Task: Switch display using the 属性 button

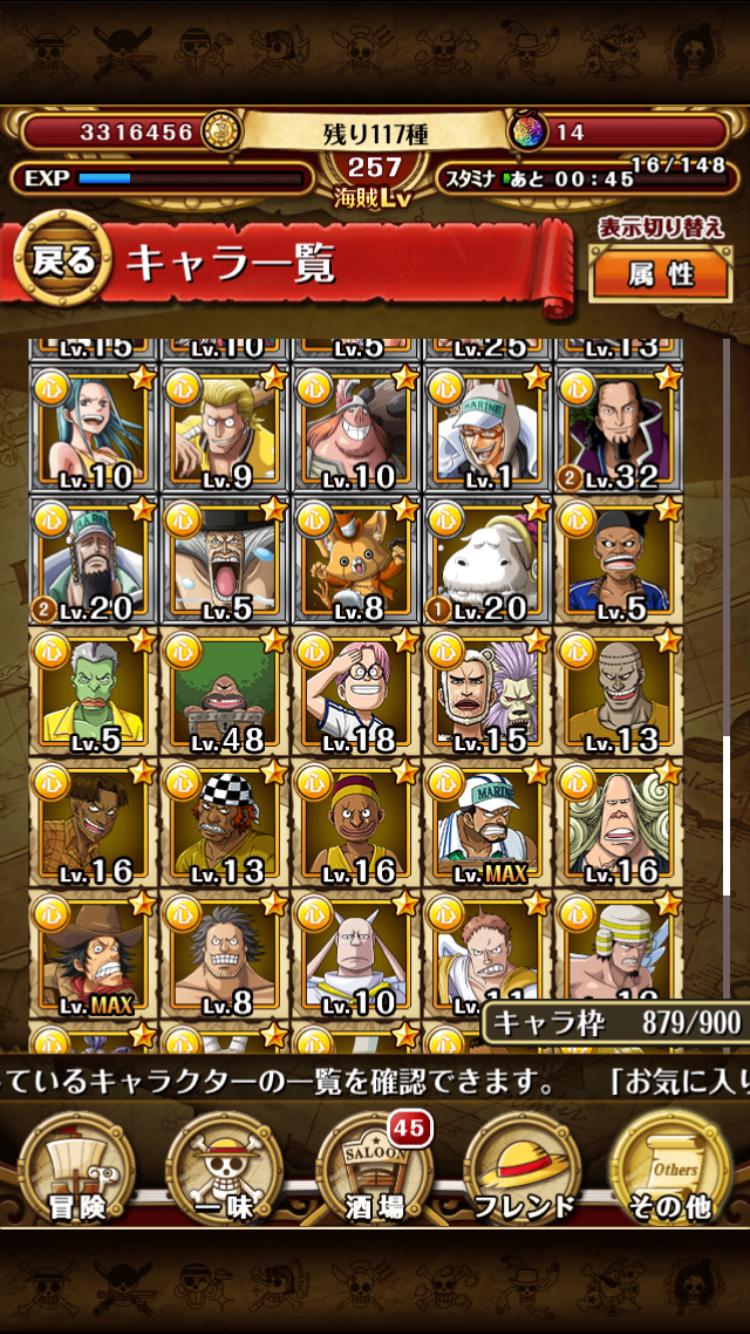Action: point(660,272)
